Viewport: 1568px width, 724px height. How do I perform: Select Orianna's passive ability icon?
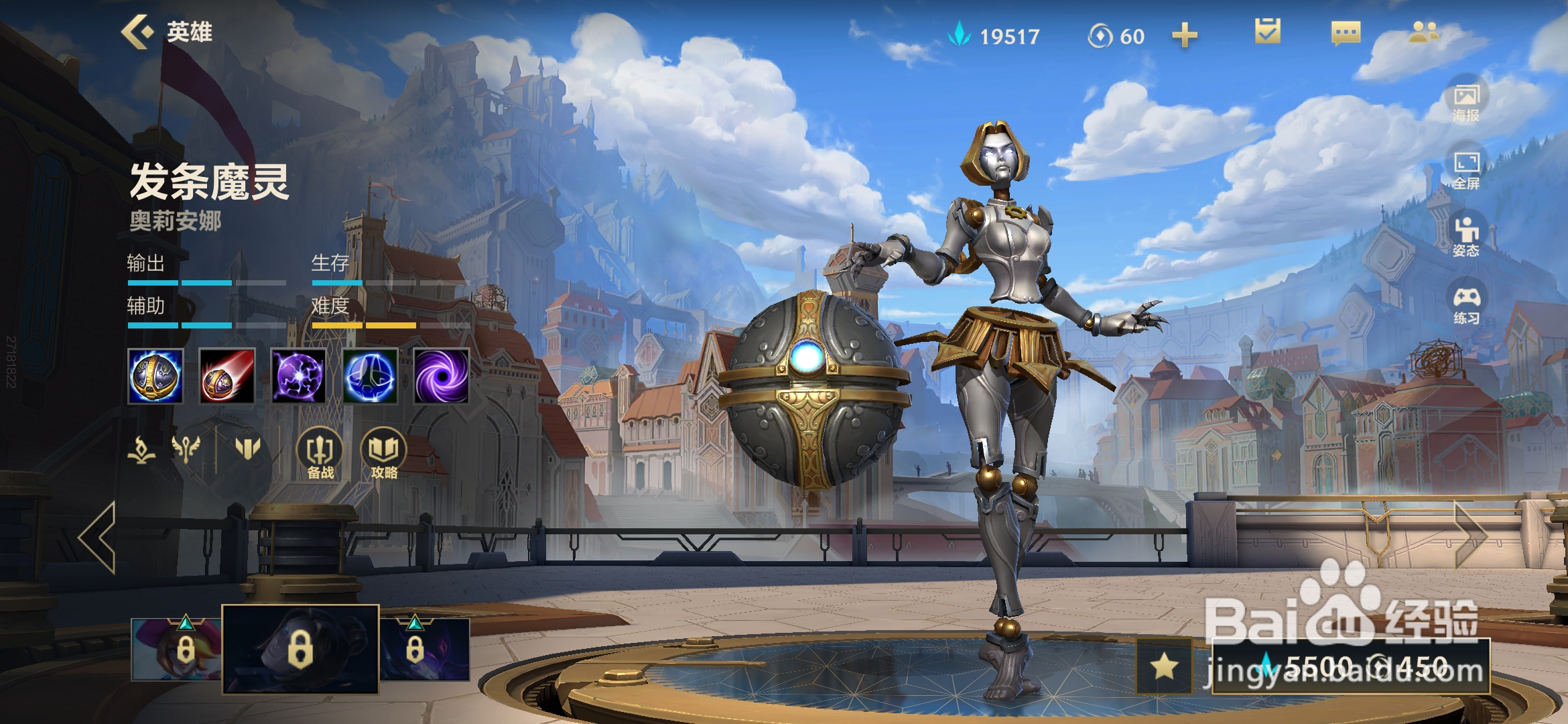(155, 376)
